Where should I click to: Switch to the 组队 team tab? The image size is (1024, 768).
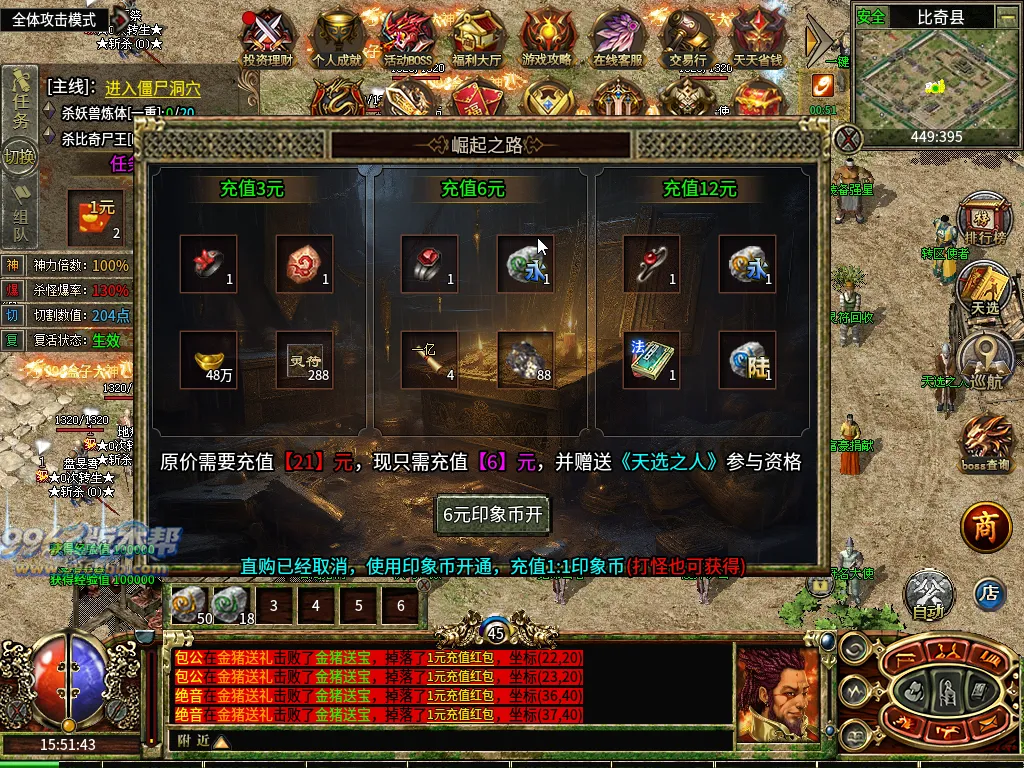[x=20, y=224]
